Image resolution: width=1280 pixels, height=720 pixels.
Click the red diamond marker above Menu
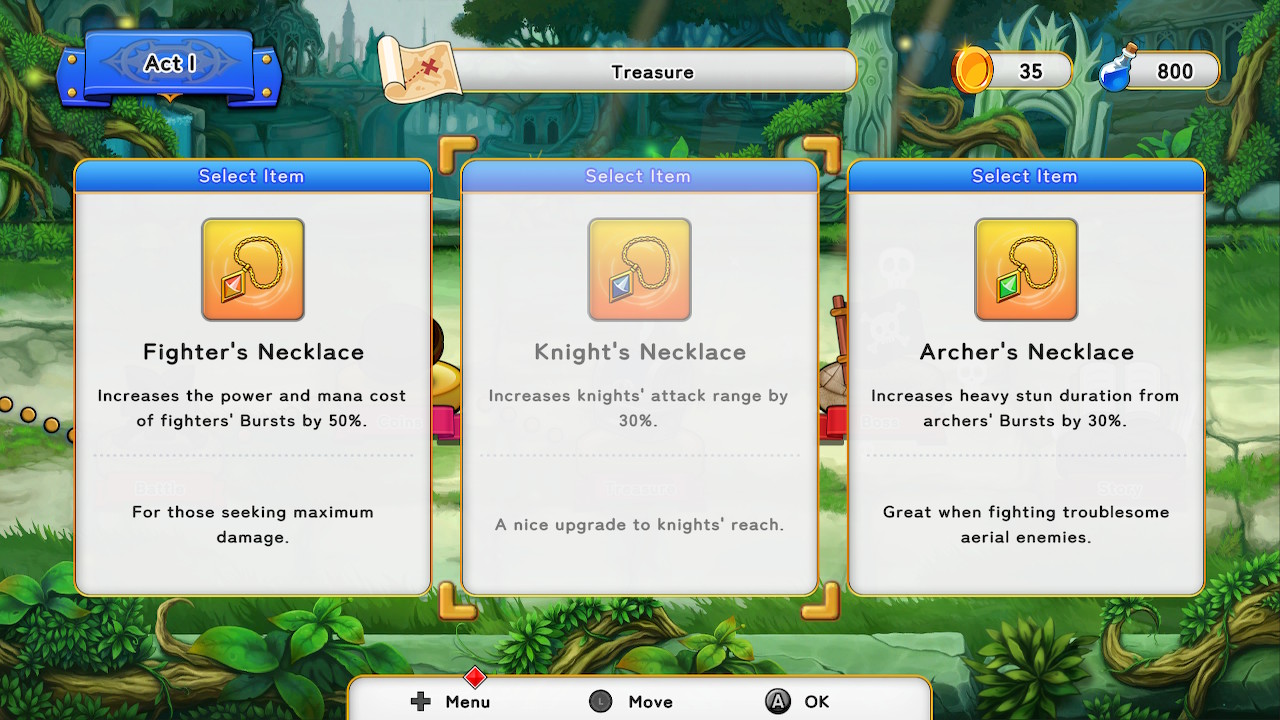[x=474, y=677]
